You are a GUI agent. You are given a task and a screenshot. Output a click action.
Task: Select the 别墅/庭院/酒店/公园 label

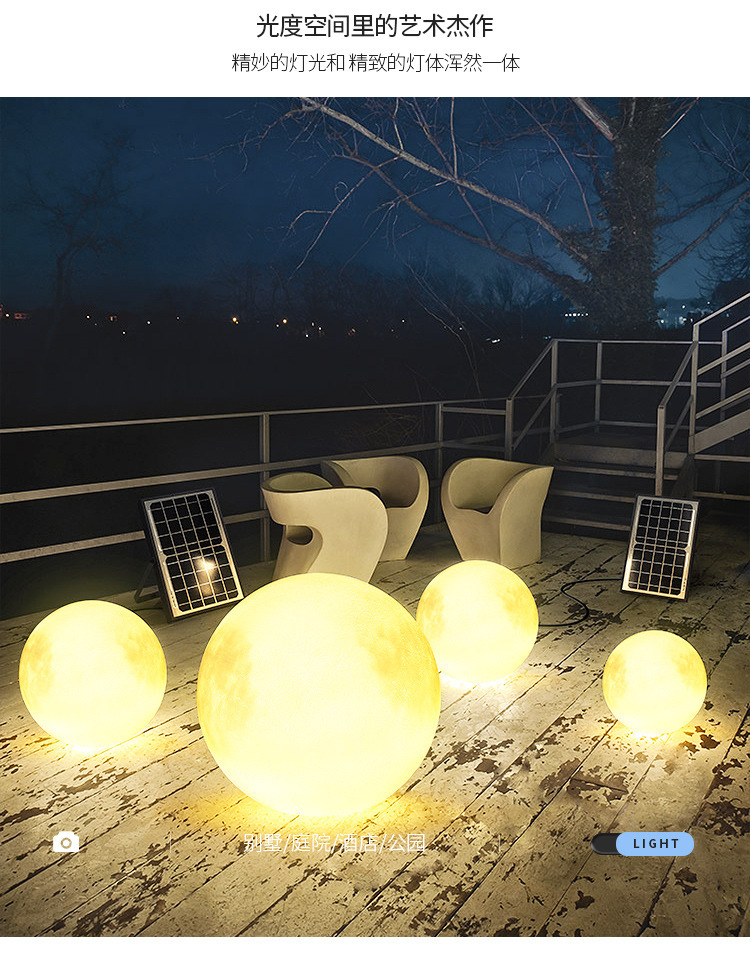335,844
